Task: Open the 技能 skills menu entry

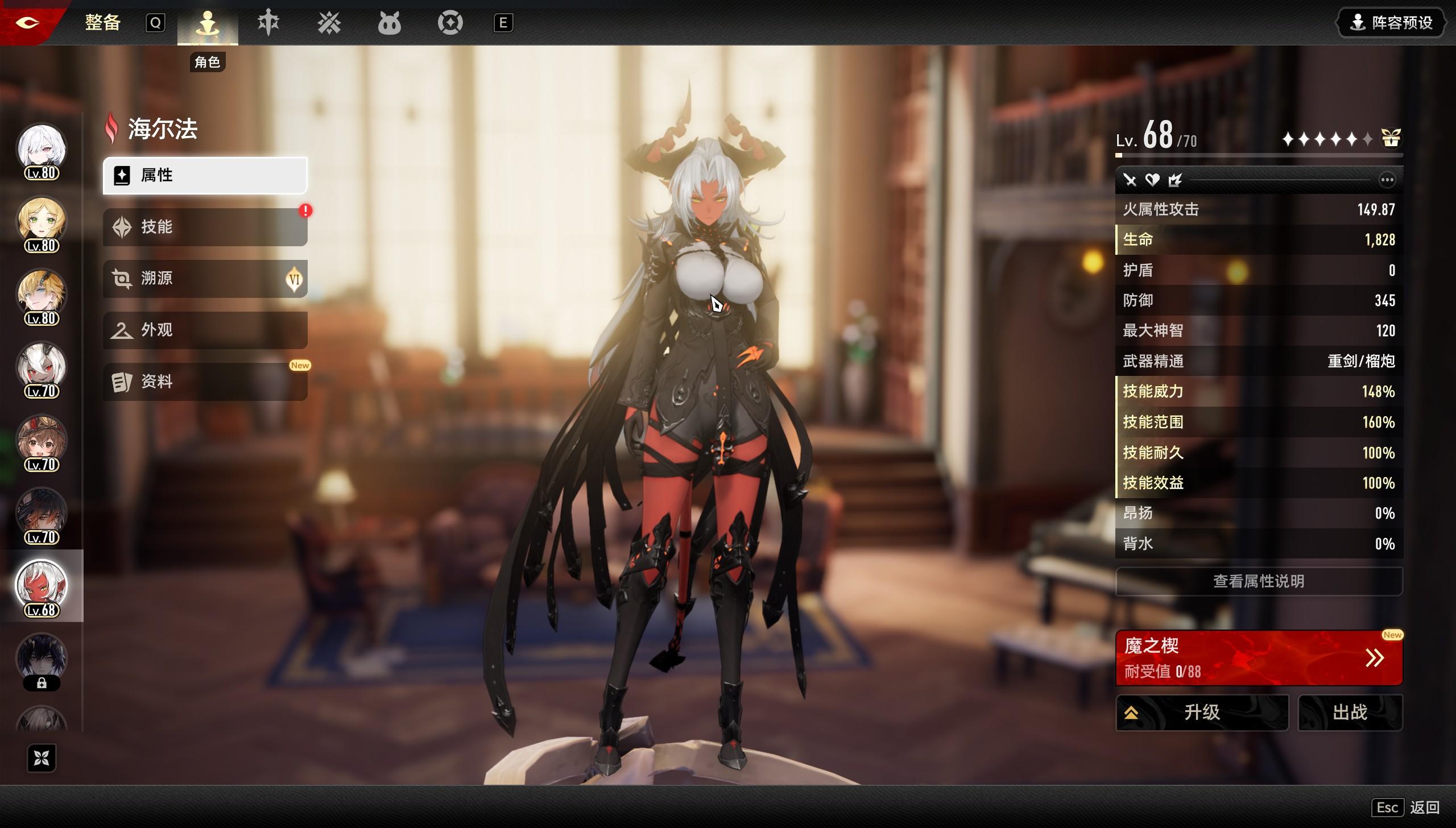Action: tap(205, 227)
